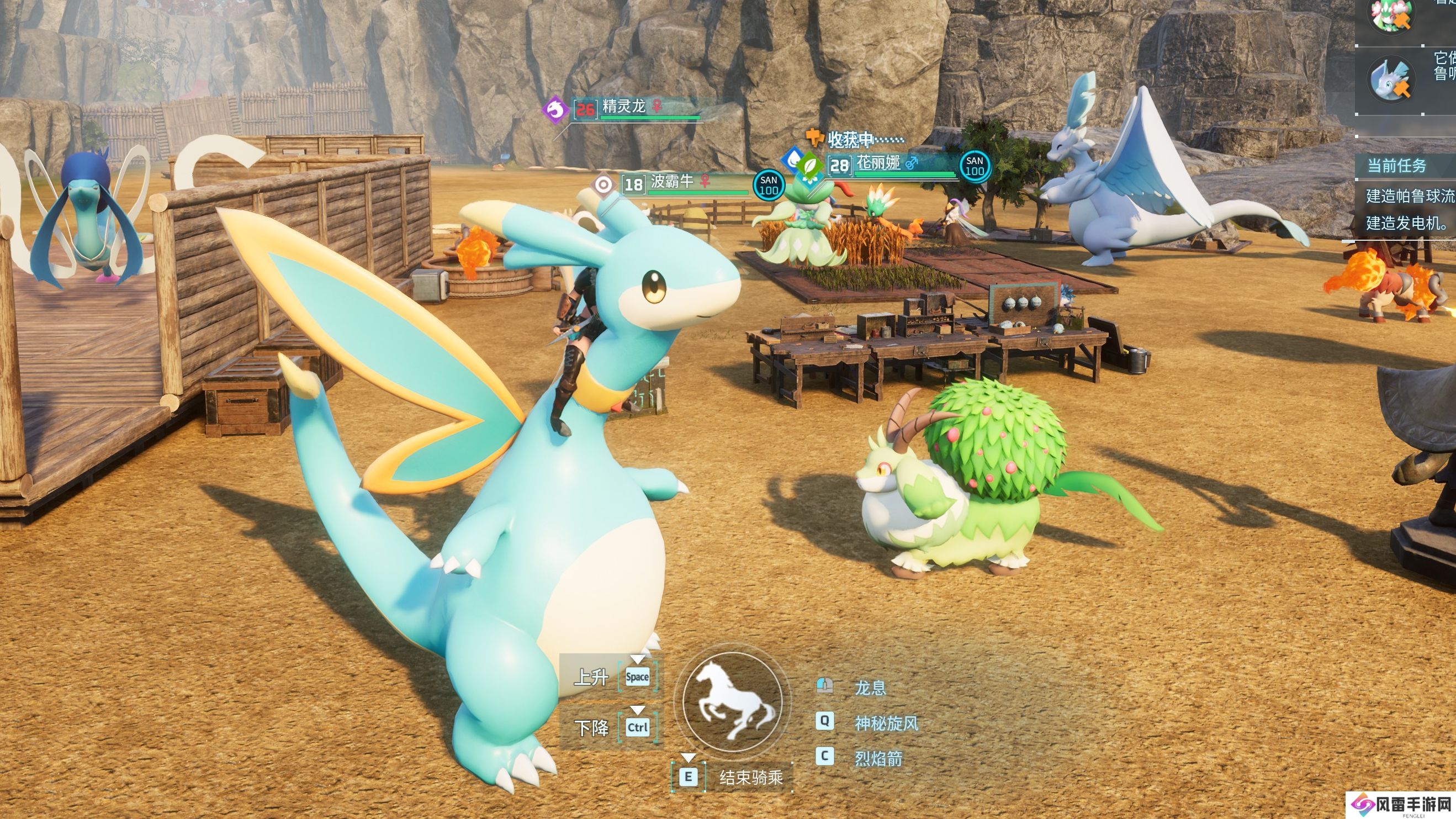Activate the 神秘旋风 skill
The height and width of the screenshot is (819, 1456).
click(886, 723)
